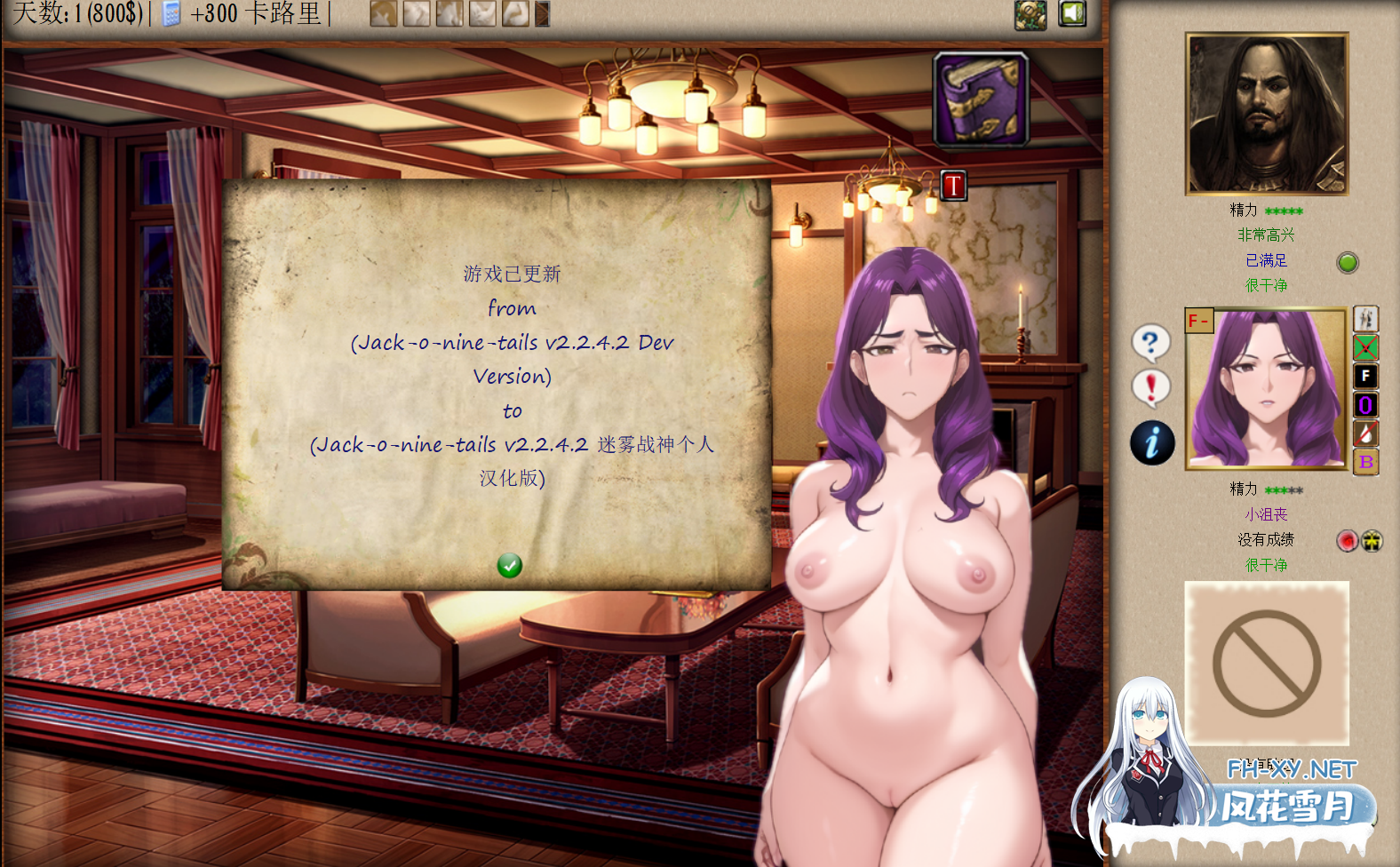Open the purple spellbook icon
This screenshot has height=867, width=1400.
click(x=981, y=99)
